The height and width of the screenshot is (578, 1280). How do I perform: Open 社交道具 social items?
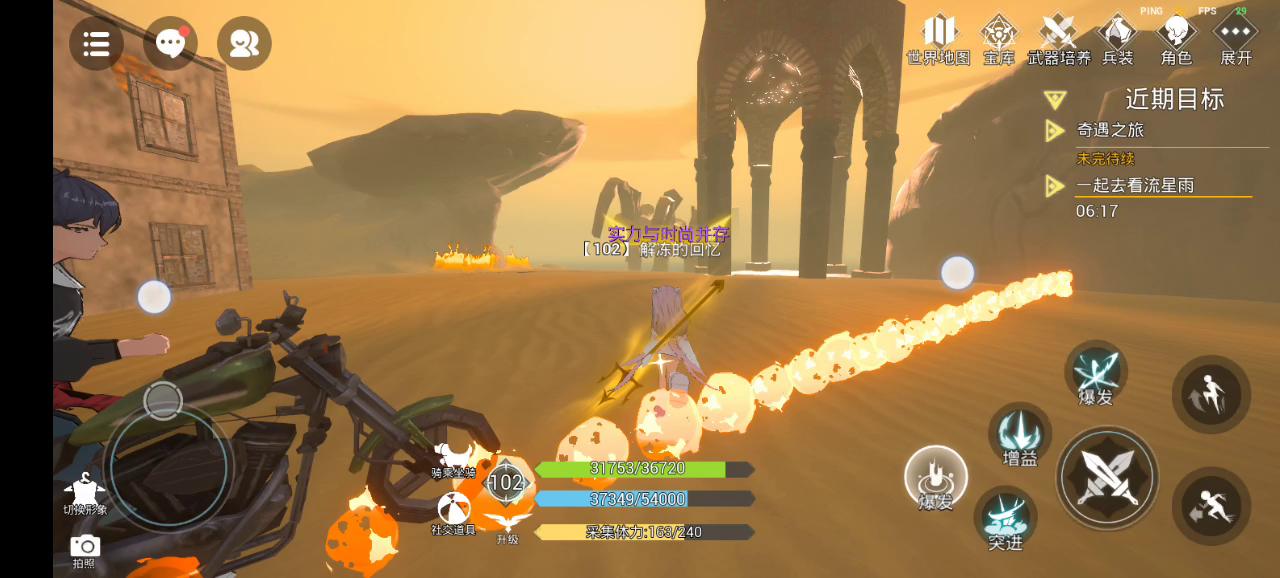click(x=453, y=512)
